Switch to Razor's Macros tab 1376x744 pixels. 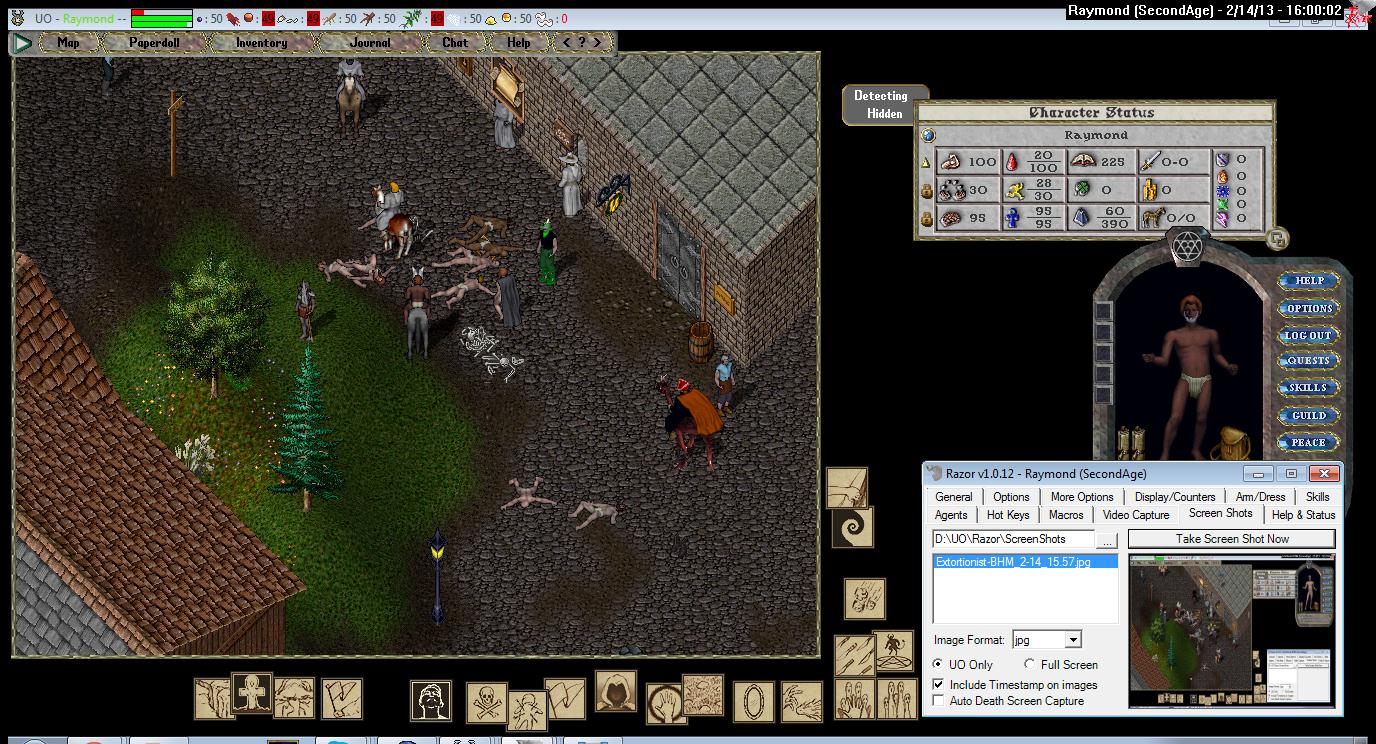1066,515
